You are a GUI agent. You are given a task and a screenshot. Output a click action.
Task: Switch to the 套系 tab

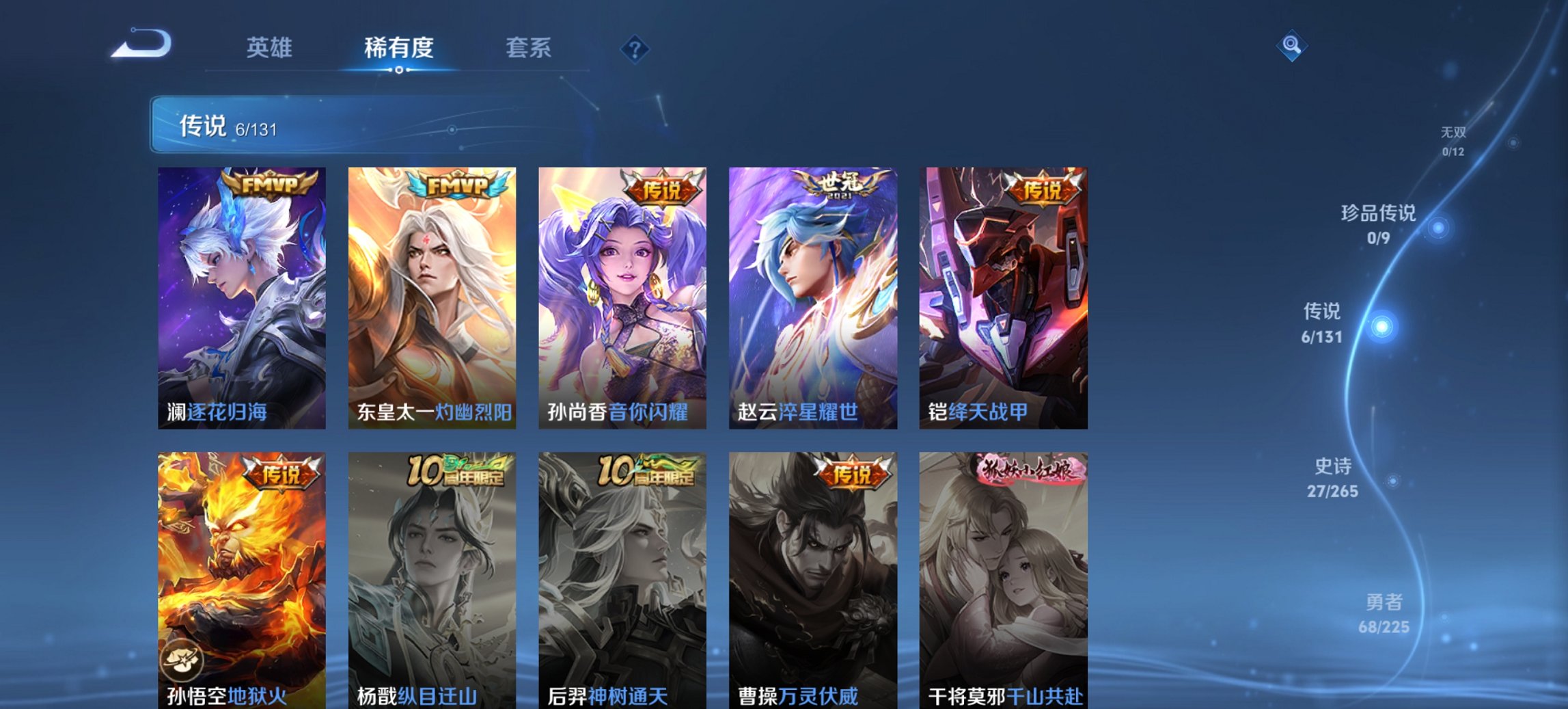pyautogui.click(x=528, y=48)
